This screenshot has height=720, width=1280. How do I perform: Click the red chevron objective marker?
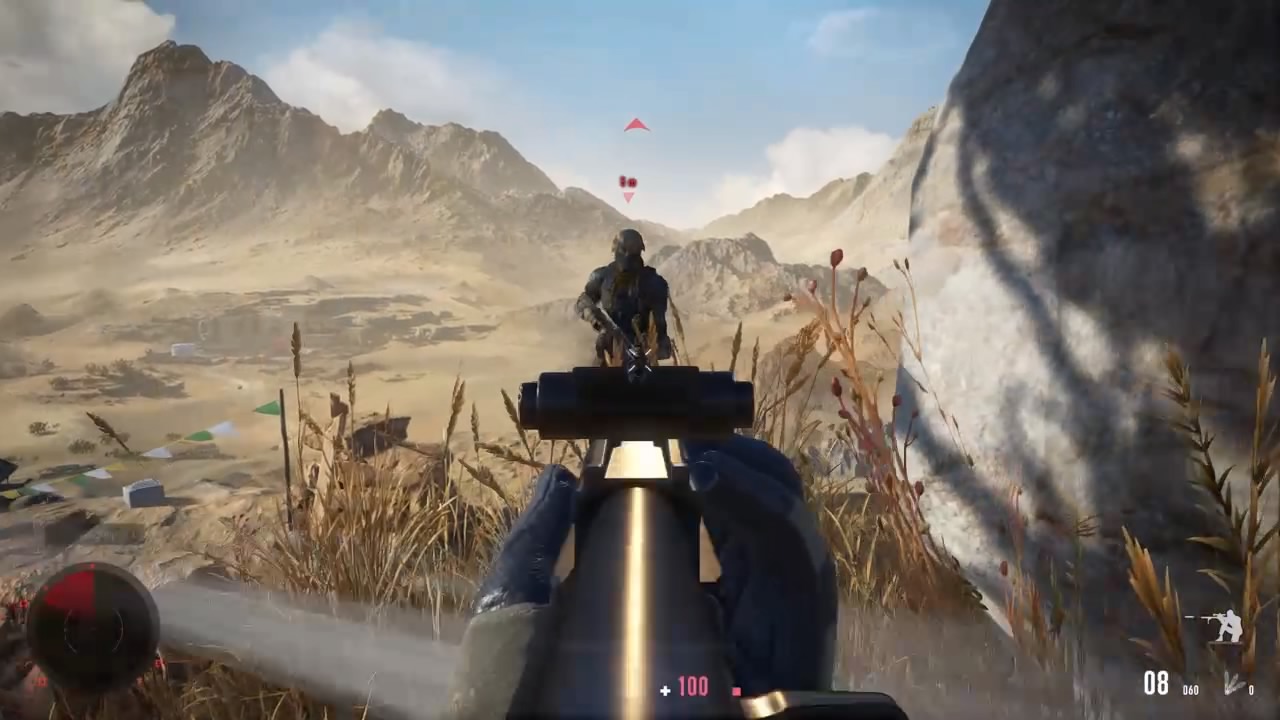pyautogui.click(x=636, y=125)
